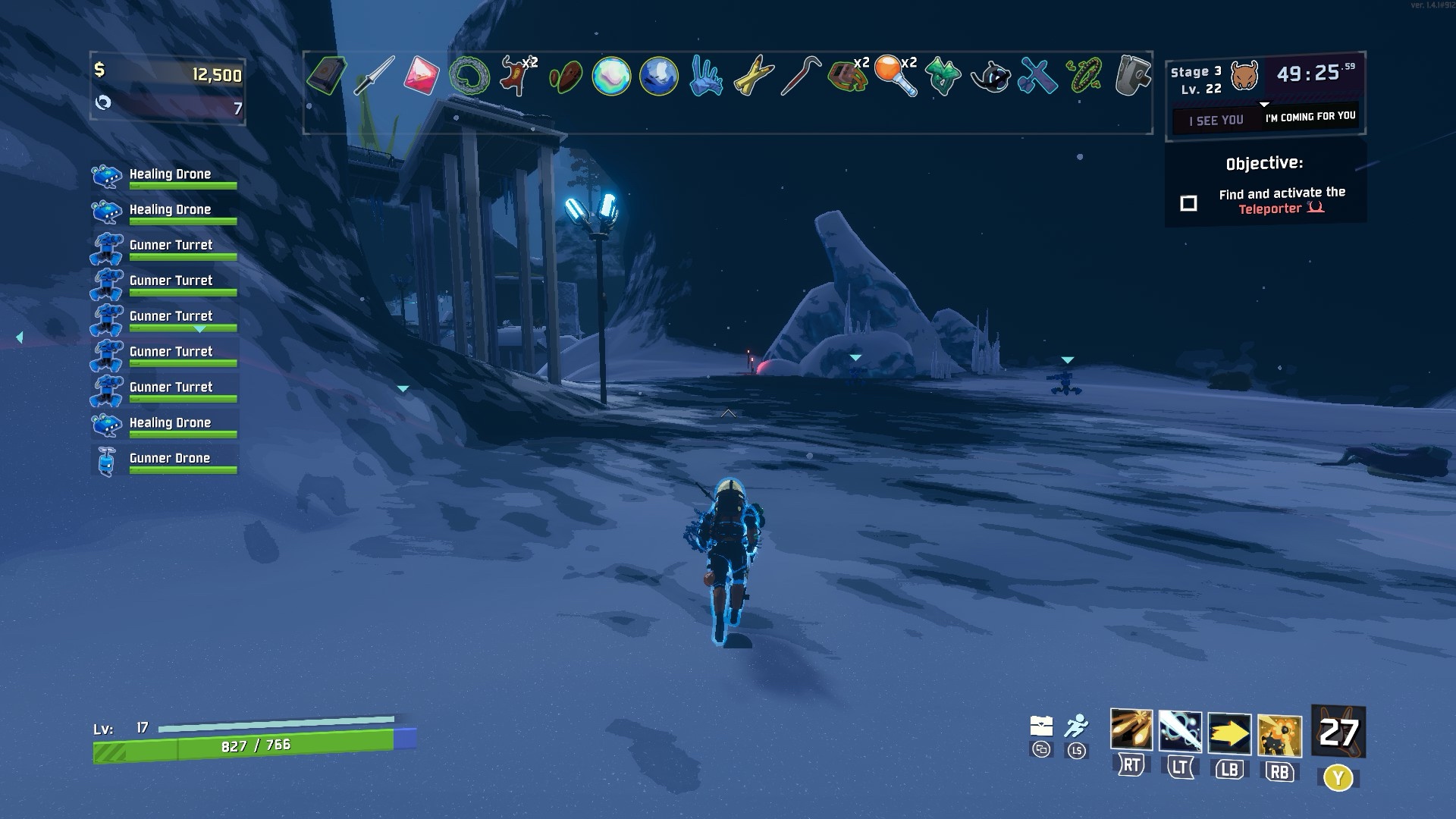Select the grey hammer item icon
This screenshot has width=1456, height=819.
tap(1131, 75)
